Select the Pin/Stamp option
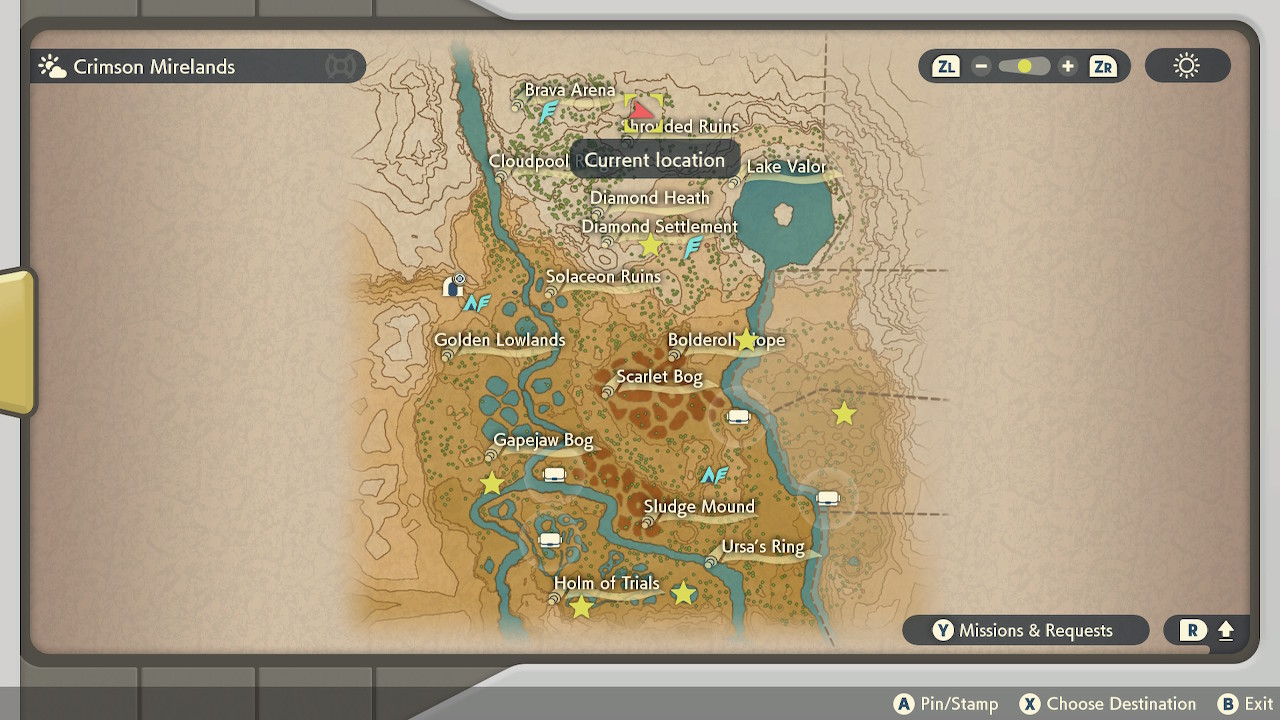 coord(946,703)
